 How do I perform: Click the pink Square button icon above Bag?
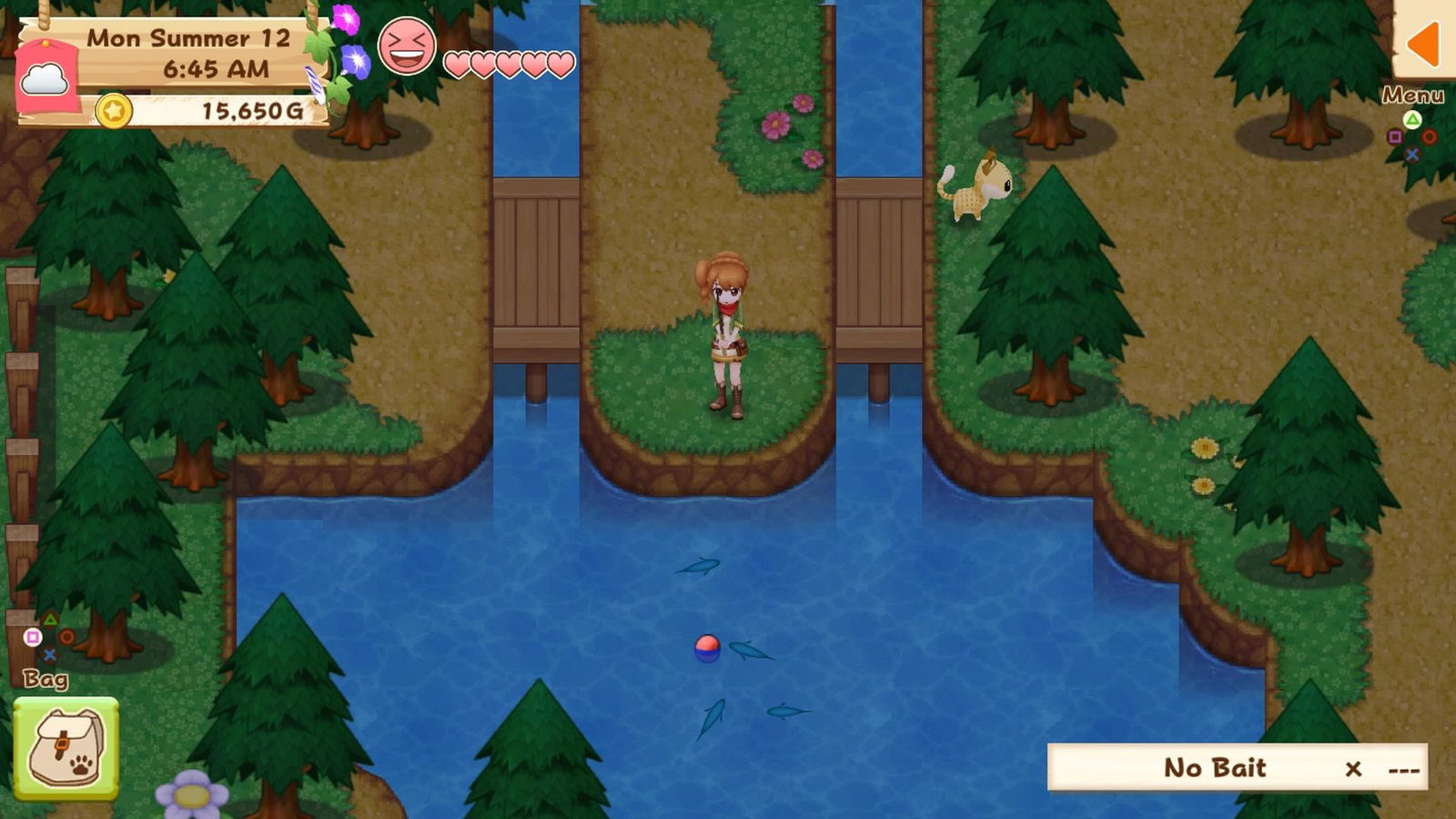click(33, 639)
